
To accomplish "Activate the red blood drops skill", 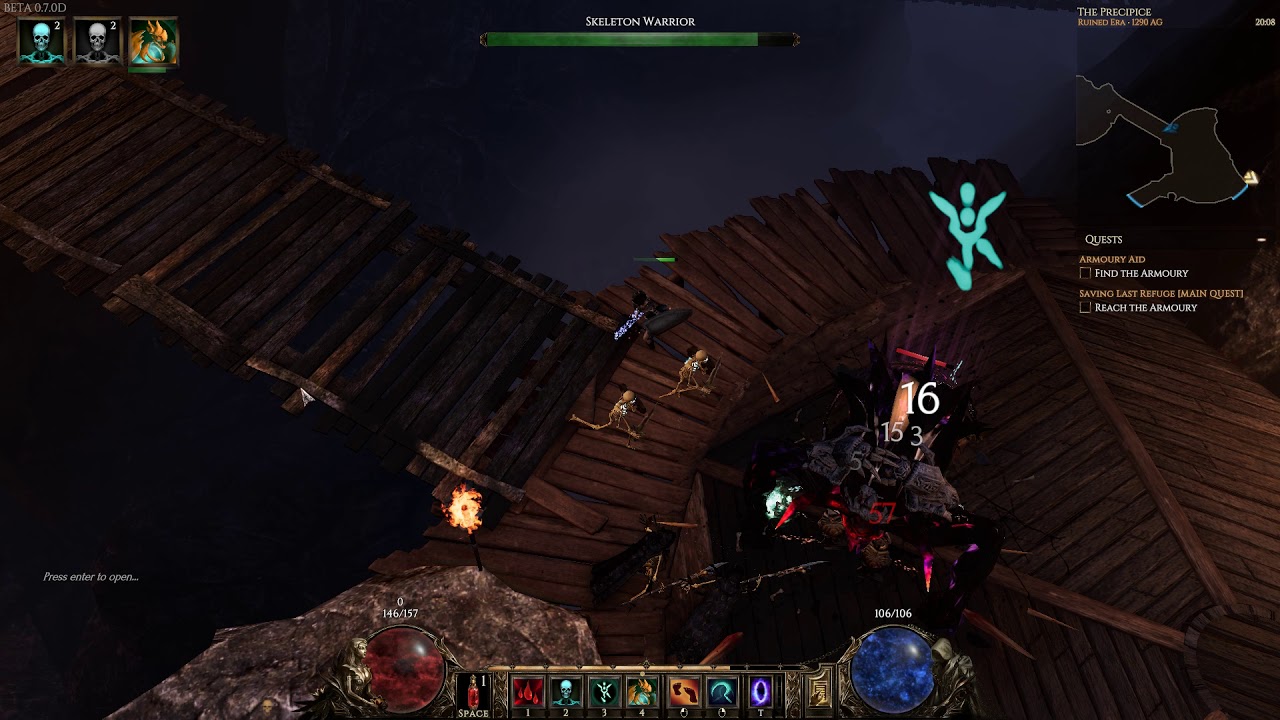I will pyautogui.click(x=528, y=692).
